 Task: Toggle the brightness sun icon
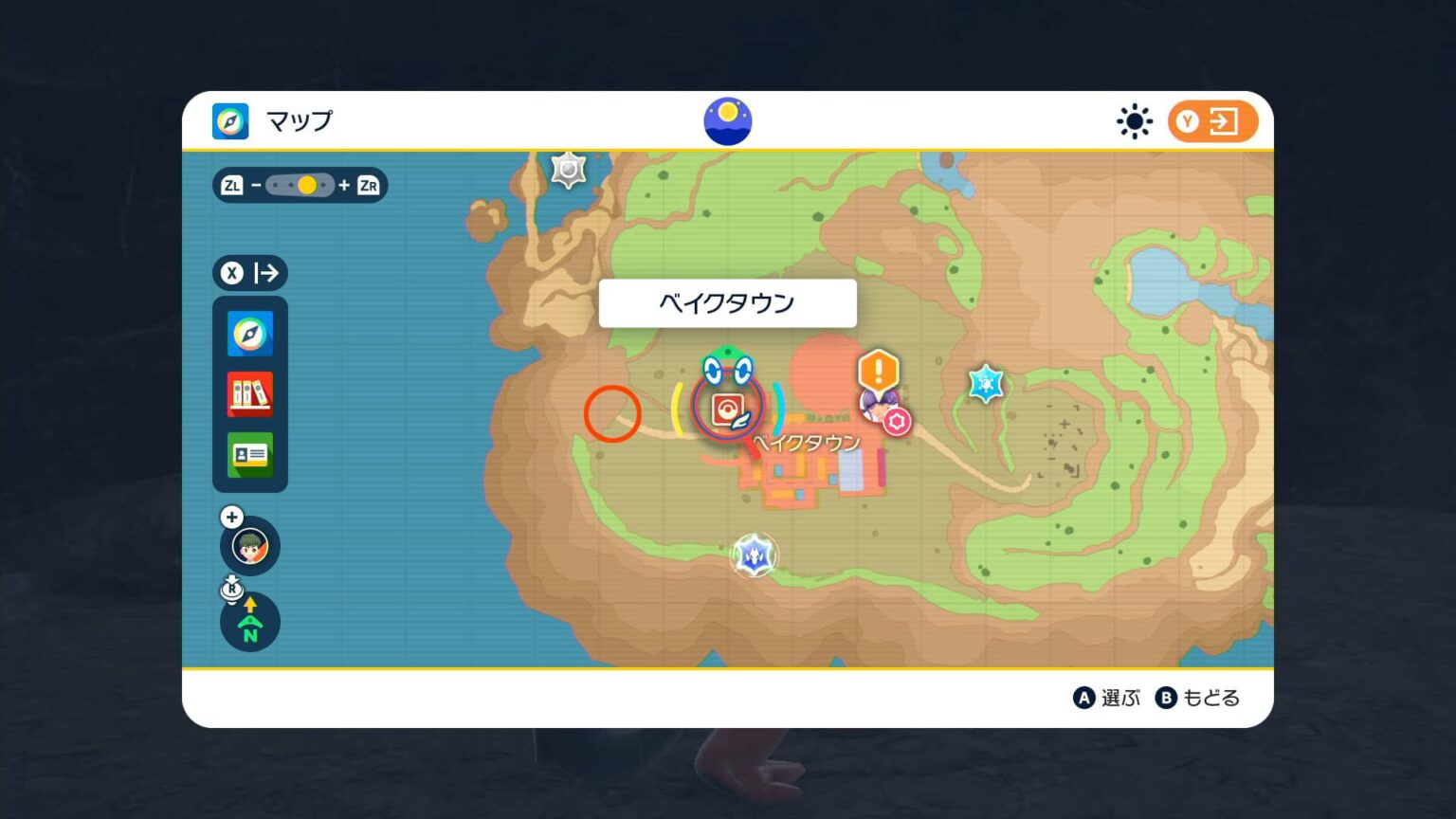(1134, 121)
